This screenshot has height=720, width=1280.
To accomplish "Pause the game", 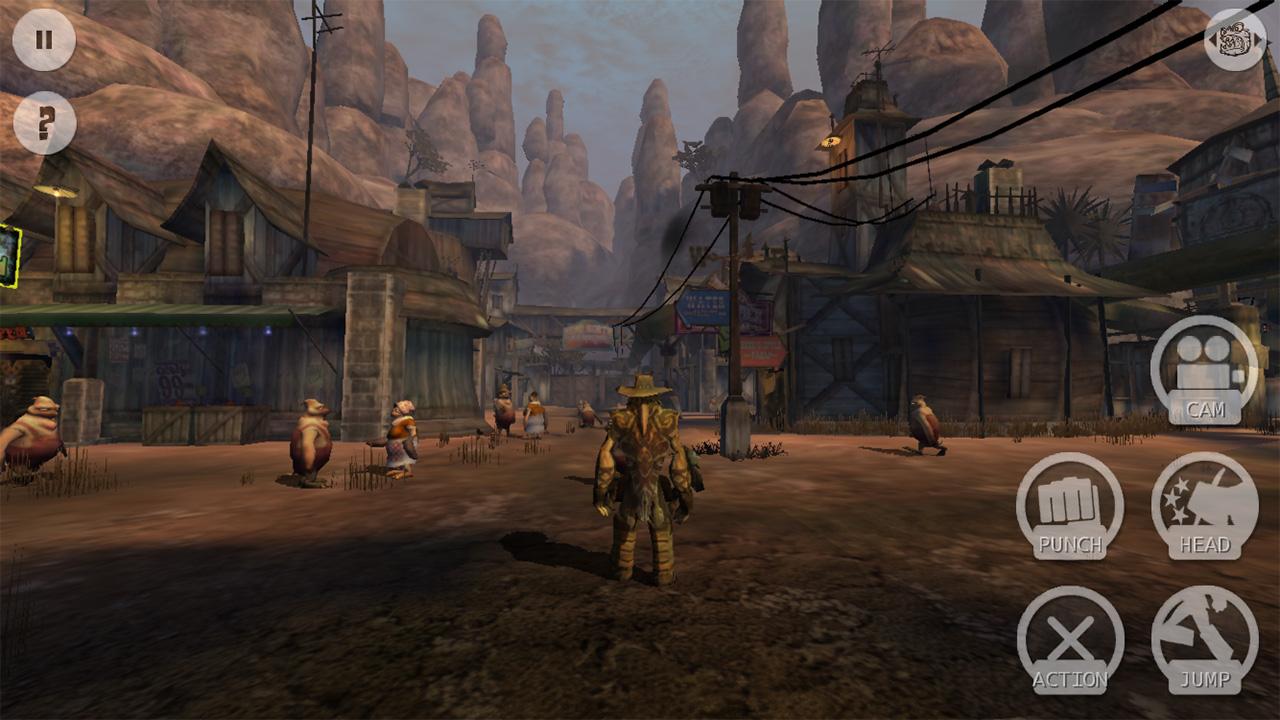I will pyautogui.click(x=44, y=40).
